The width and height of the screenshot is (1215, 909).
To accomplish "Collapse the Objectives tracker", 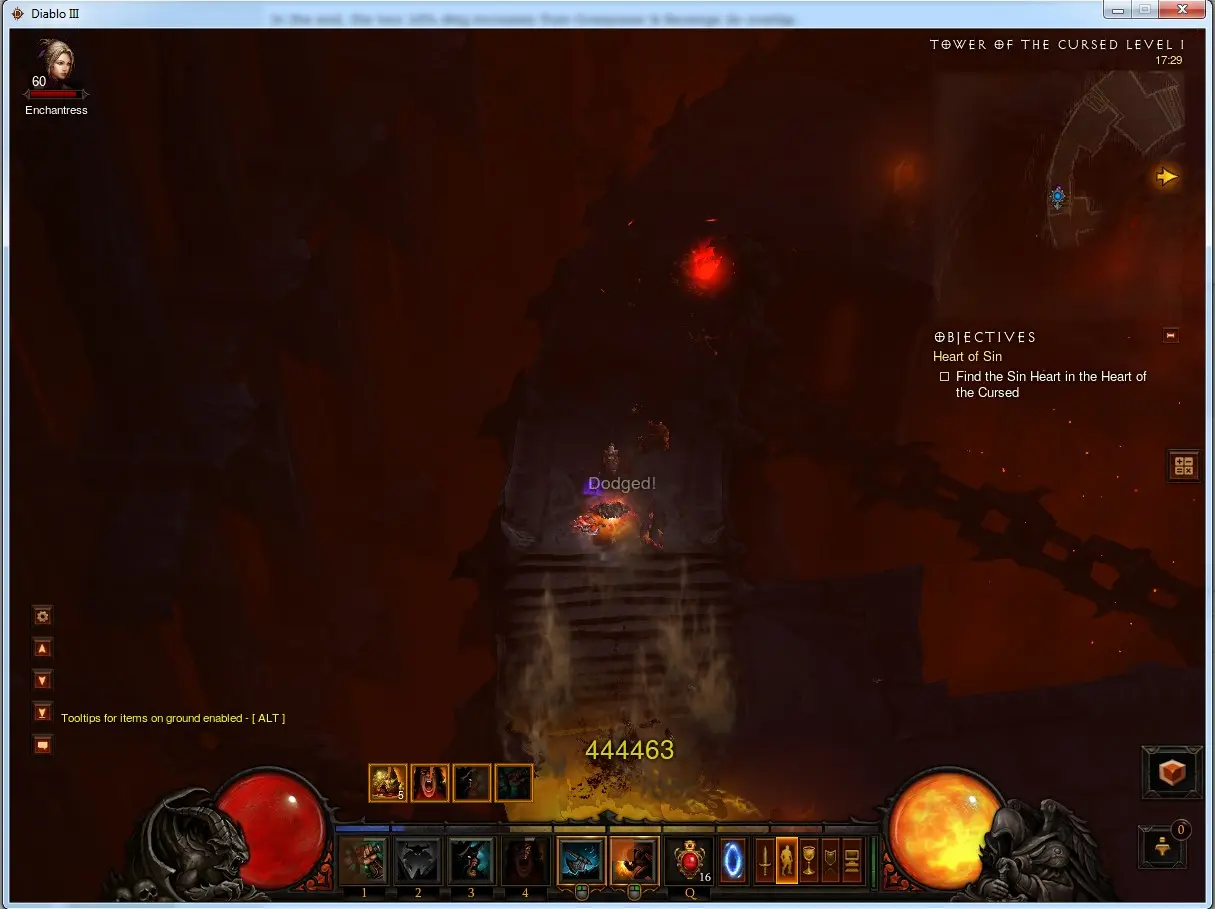I will pyautogui.click(x=1171, y=336).
